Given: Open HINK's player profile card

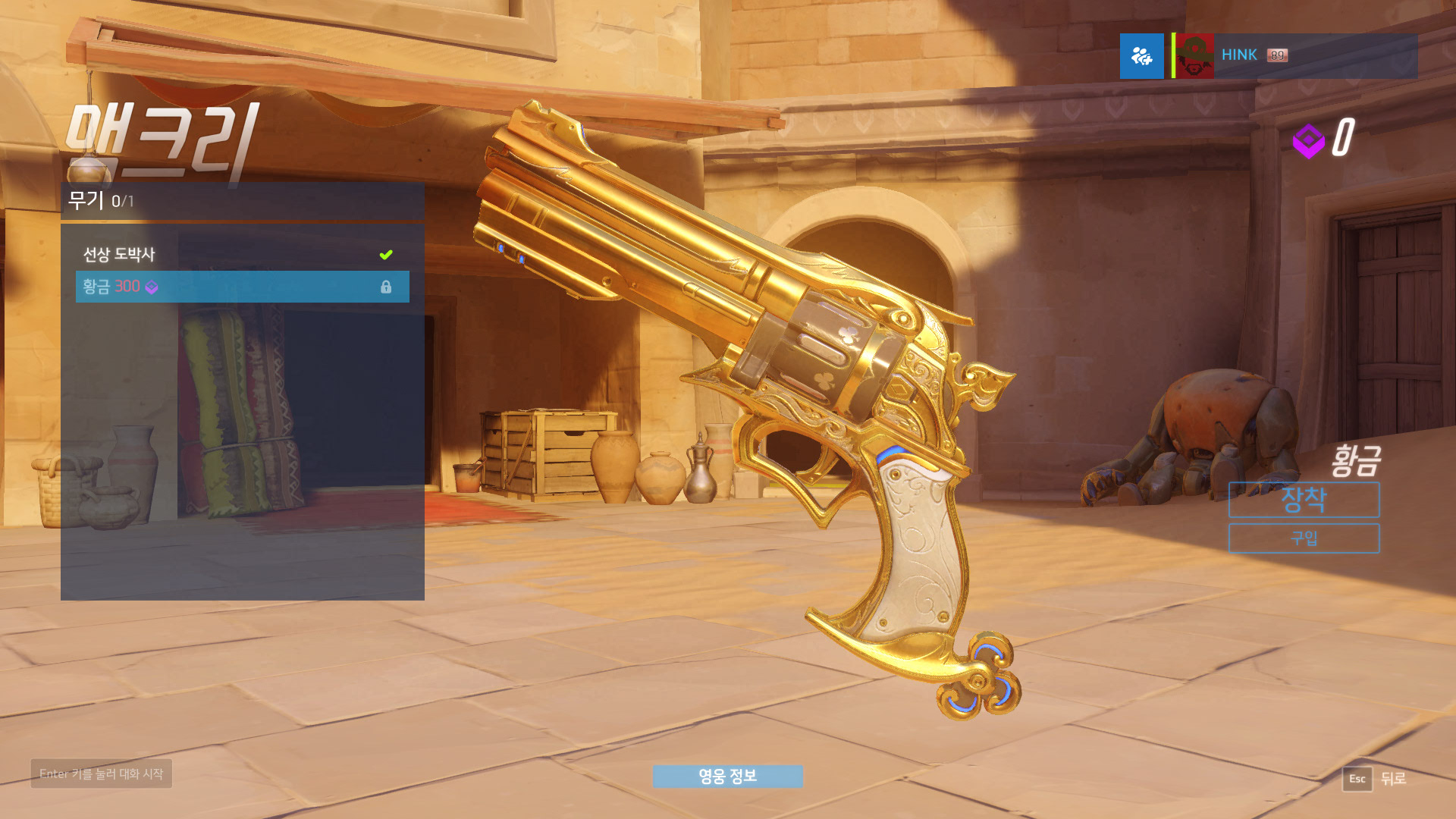Looking at the screenshot, I should (1294, 56).
